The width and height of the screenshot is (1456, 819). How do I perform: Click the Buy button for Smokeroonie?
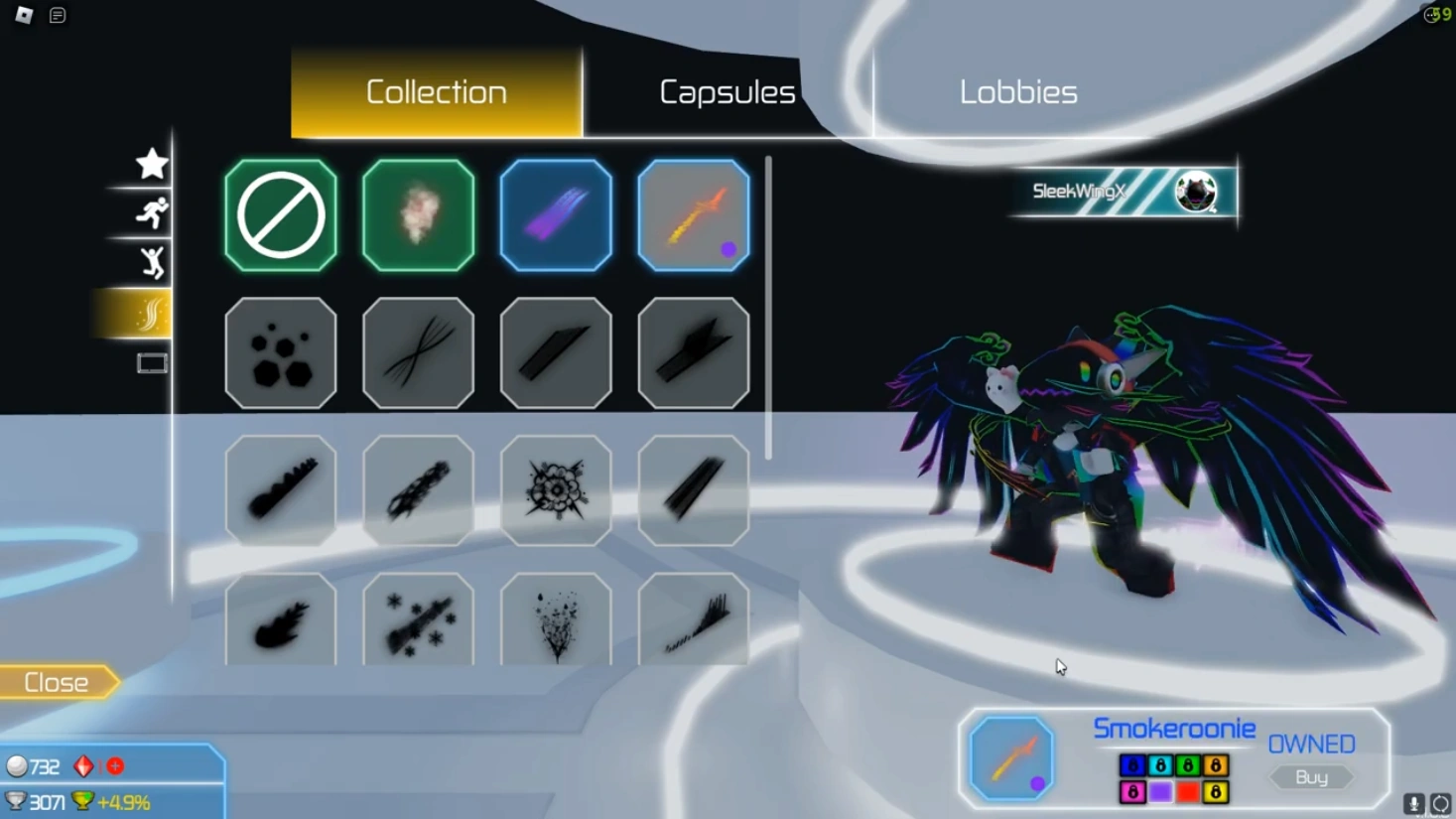(x=1311, y=777)
